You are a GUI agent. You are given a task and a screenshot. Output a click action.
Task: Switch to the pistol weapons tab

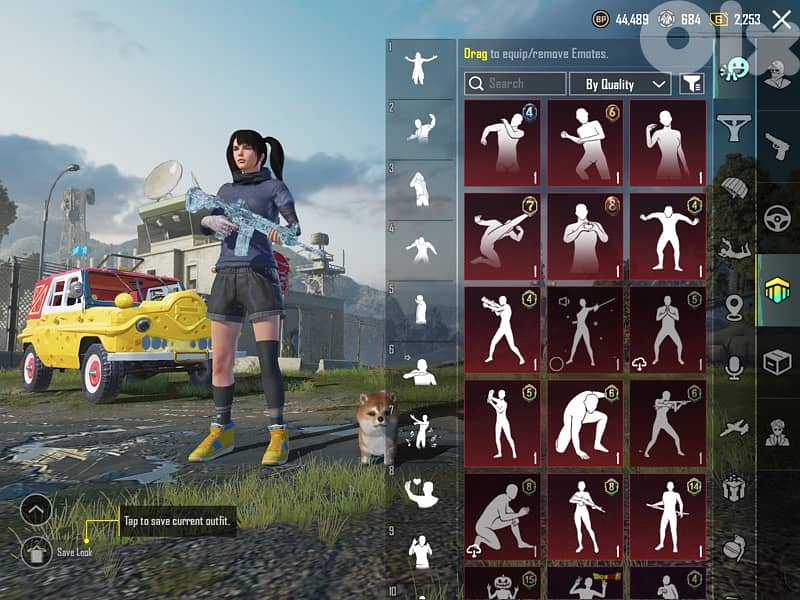click(777, 147)
